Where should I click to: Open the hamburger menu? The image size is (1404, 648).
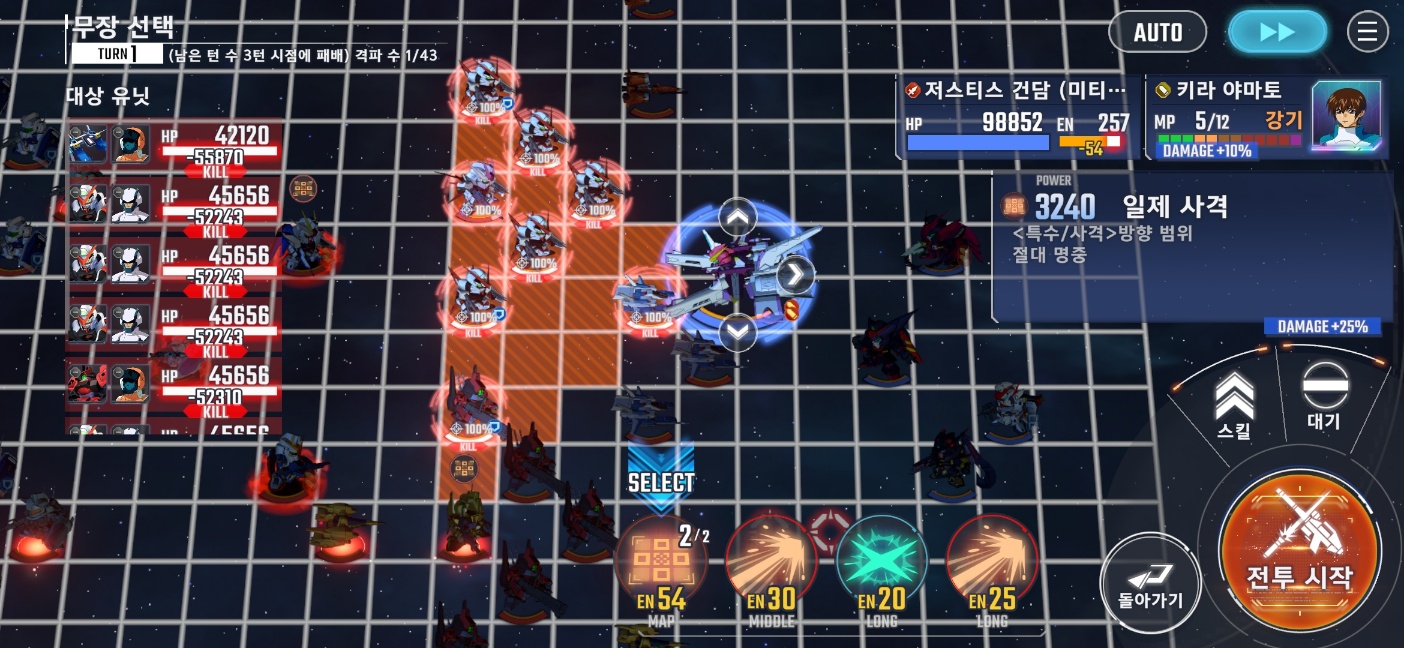(x=1367, y=32)
